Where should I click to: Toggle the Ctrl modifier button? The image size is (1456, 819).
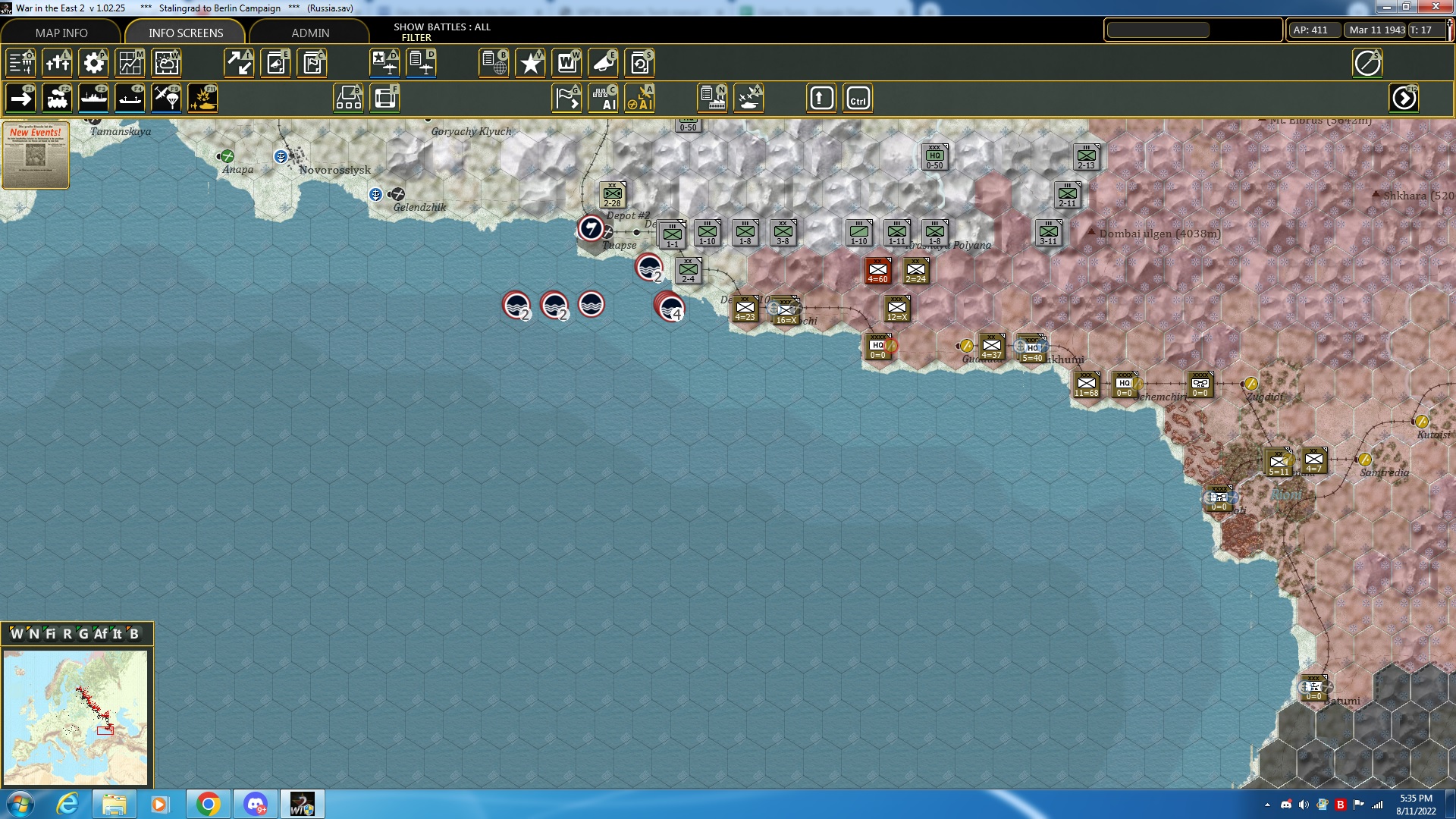coord(858,97)
